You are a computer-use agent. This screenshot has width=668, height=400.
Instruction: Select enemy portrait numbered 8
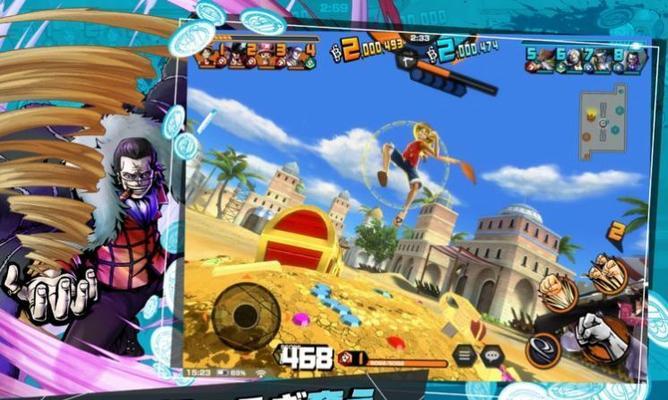[631, 61]
